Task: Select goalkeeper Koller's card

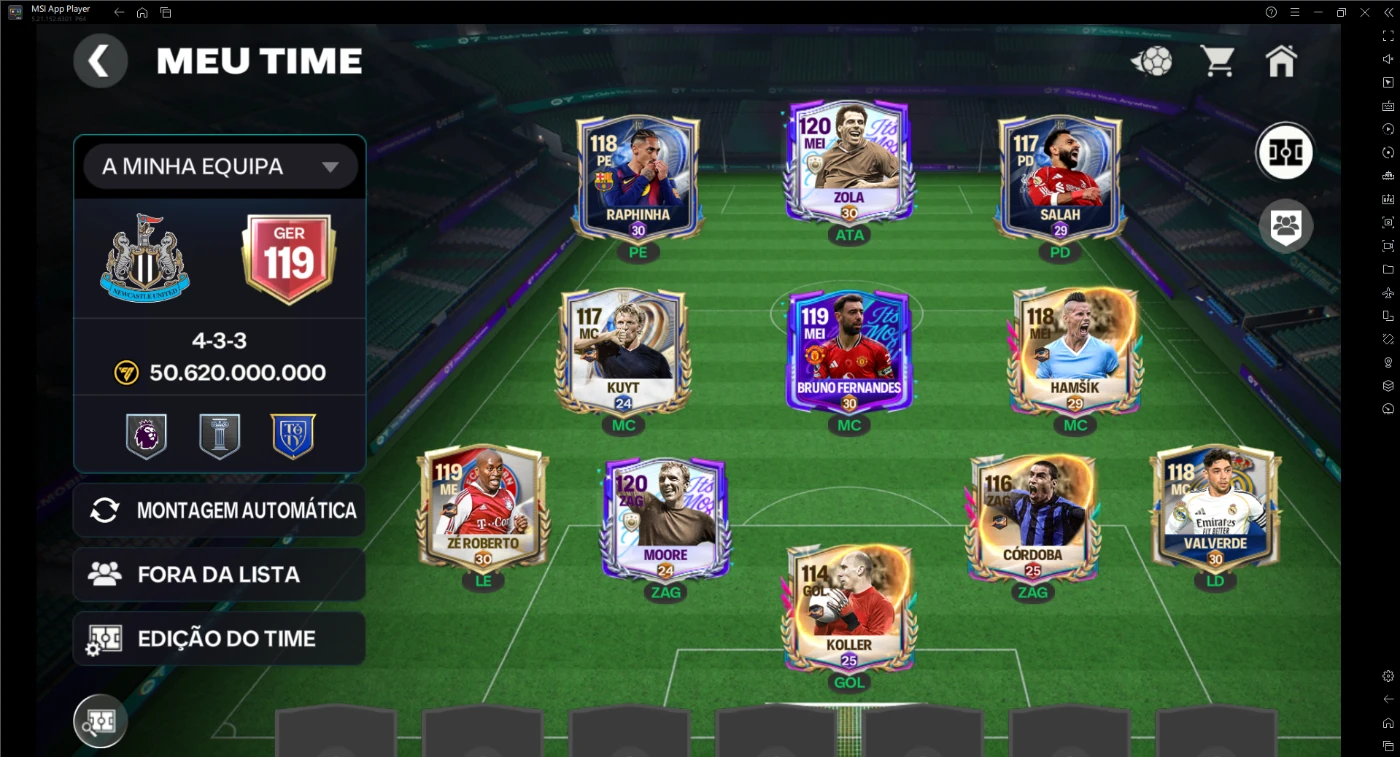Action: coord(849,608)
